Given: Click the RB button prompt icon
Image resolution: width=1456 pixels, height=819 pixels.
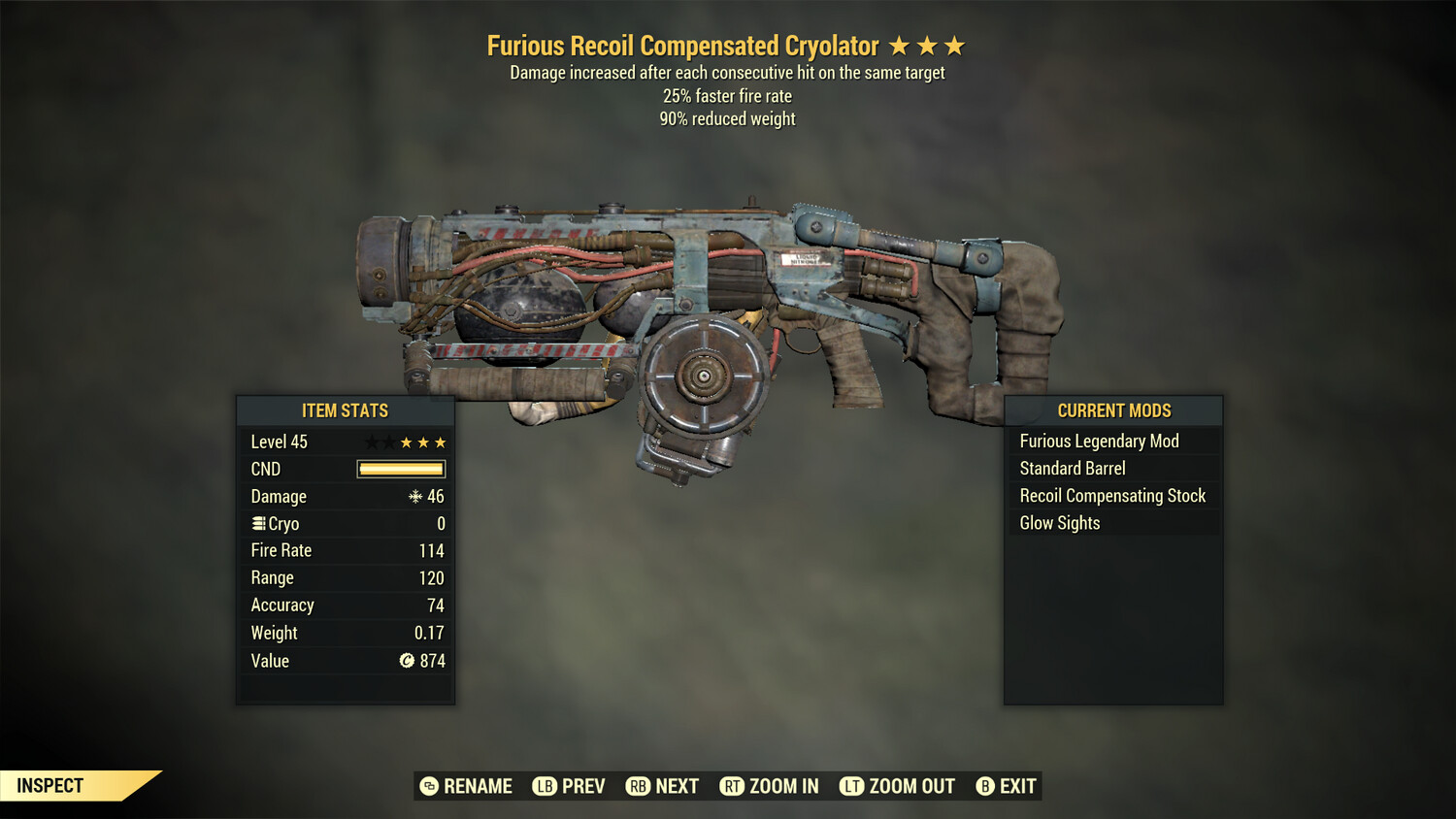Looking at the screenshot, I should [x=638, y=786].
